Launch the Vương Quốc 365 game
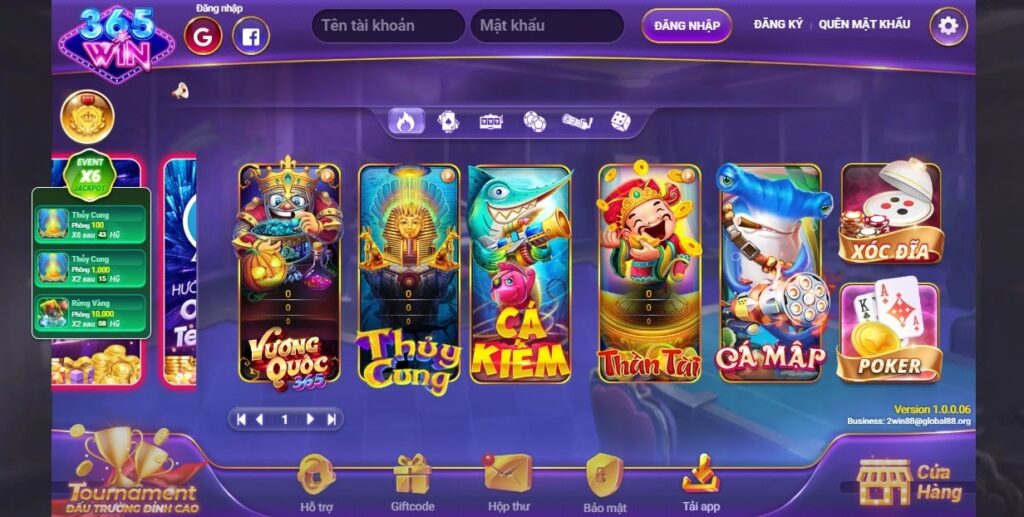 (289, 273)
